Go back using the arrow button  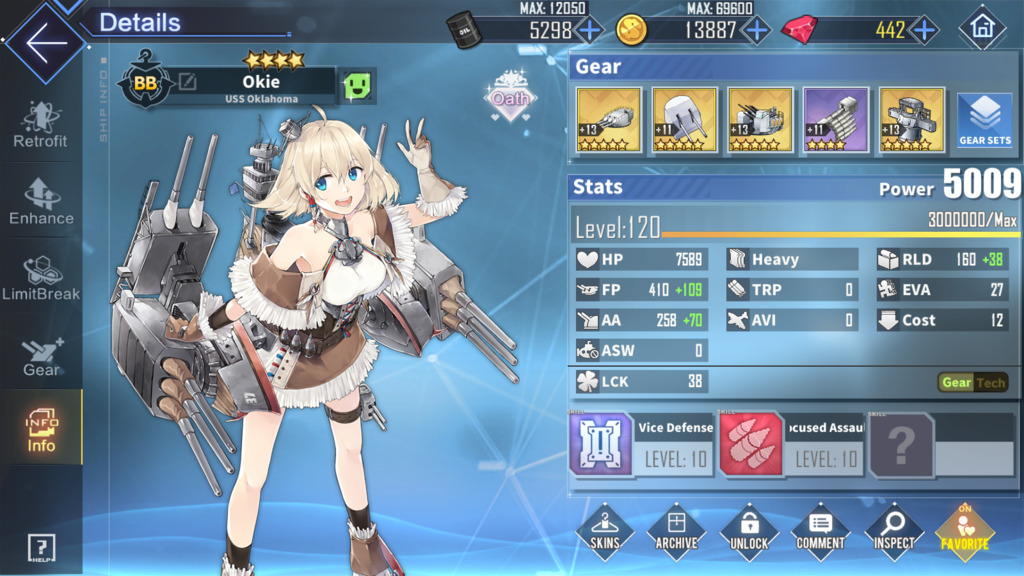45,43
